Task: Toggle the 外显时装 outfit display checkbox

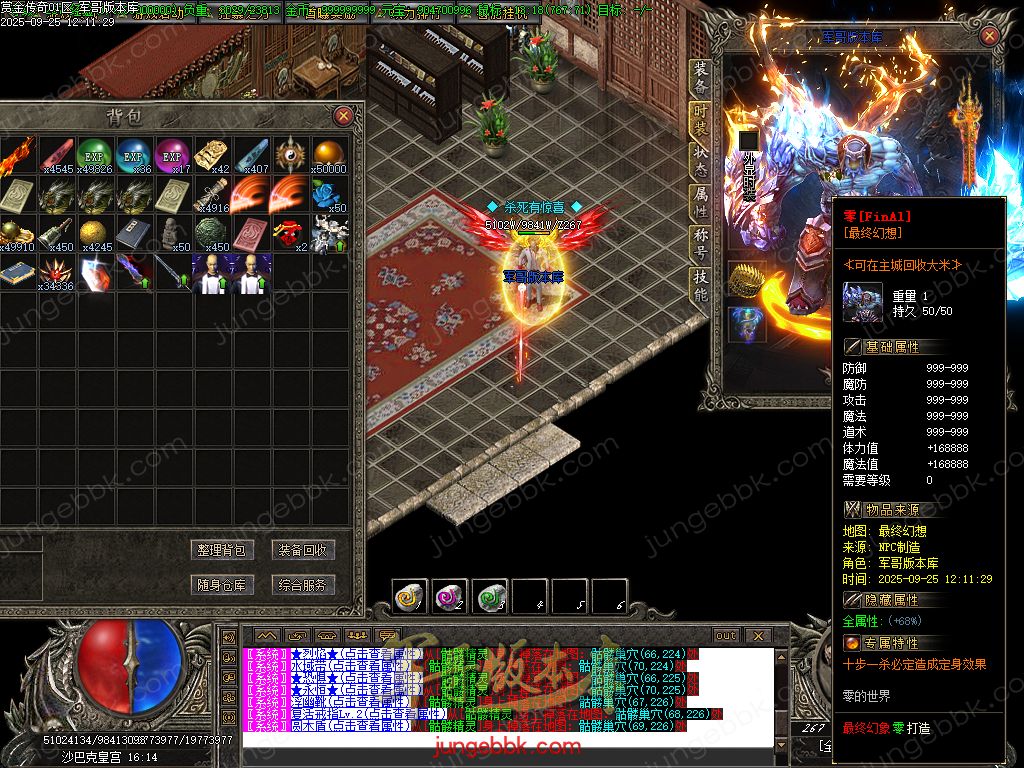Action: click(x=748, y=140)
